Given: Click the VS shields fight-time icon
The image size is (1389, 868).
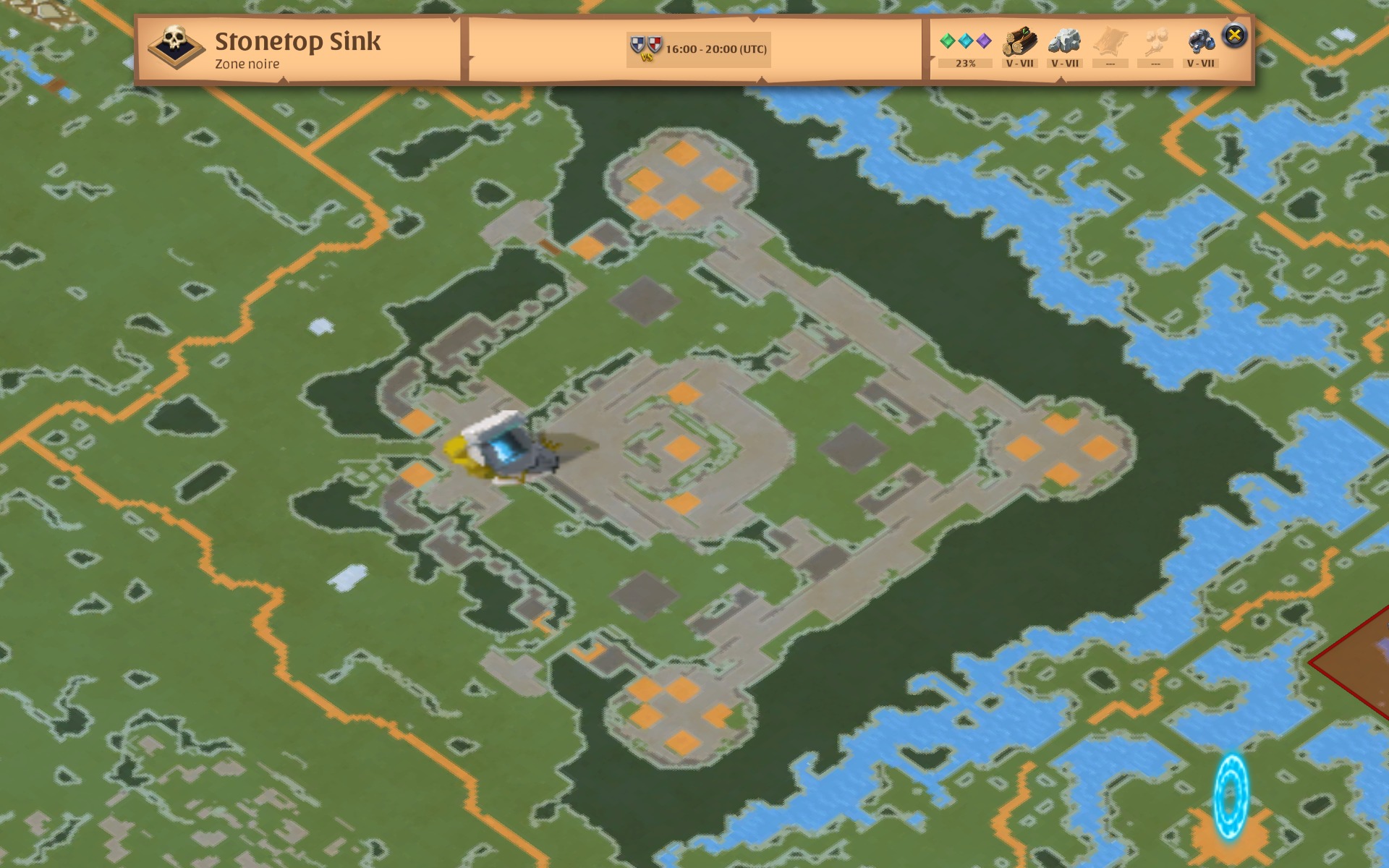Looking at the screenshot, I should pos(648,47).
